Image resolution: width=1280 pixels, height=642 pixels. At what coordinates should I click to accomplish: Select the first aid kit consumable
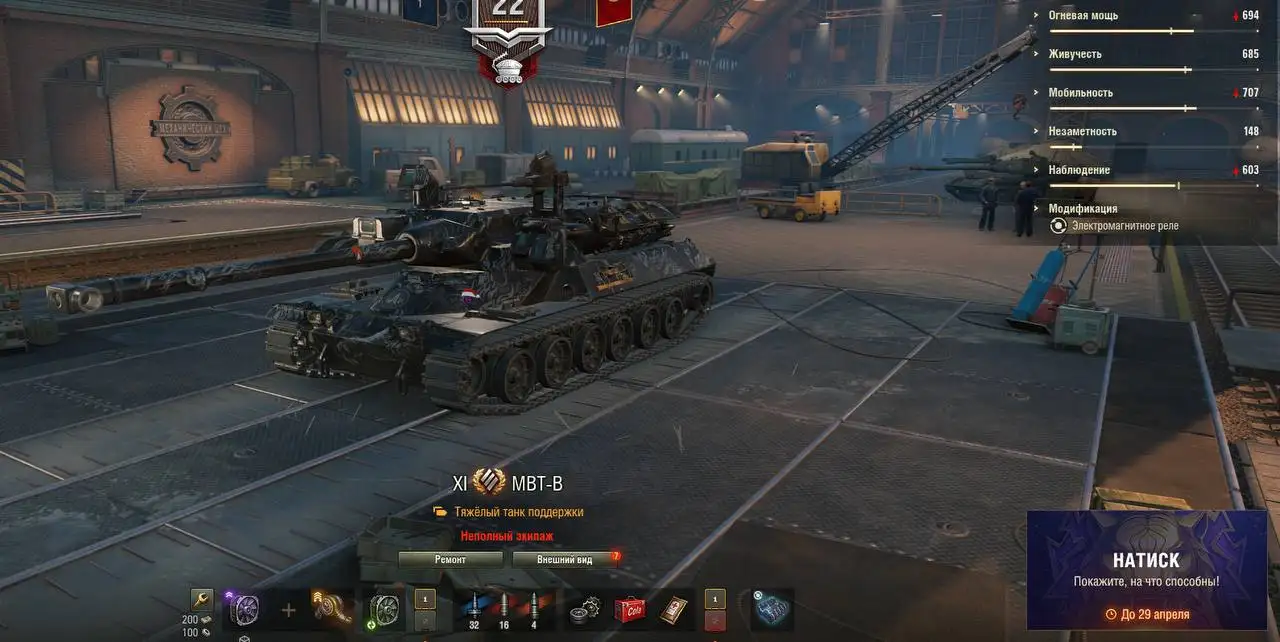675,609
